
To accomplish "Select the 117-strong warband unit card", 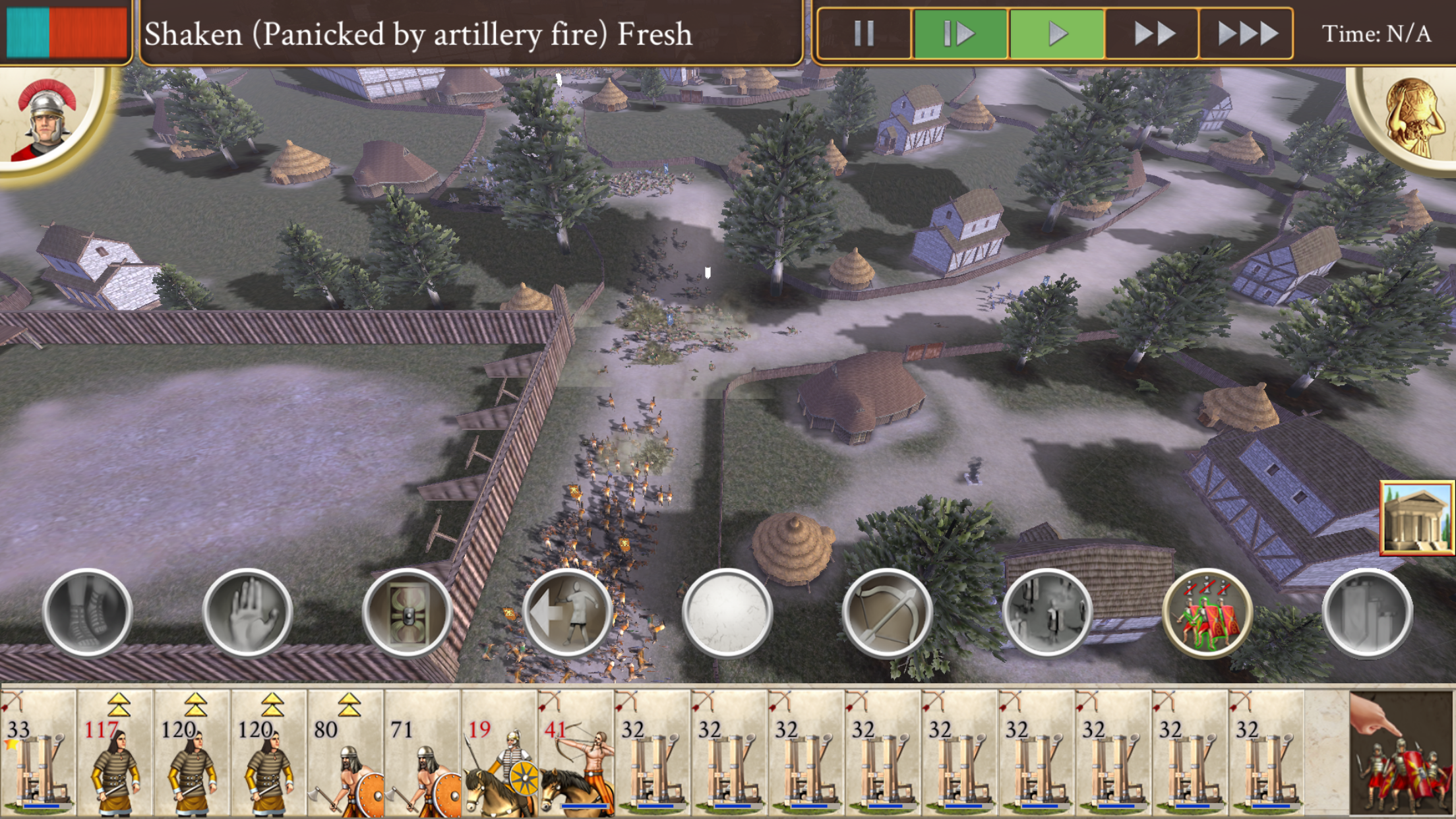I will click(115, 752).
